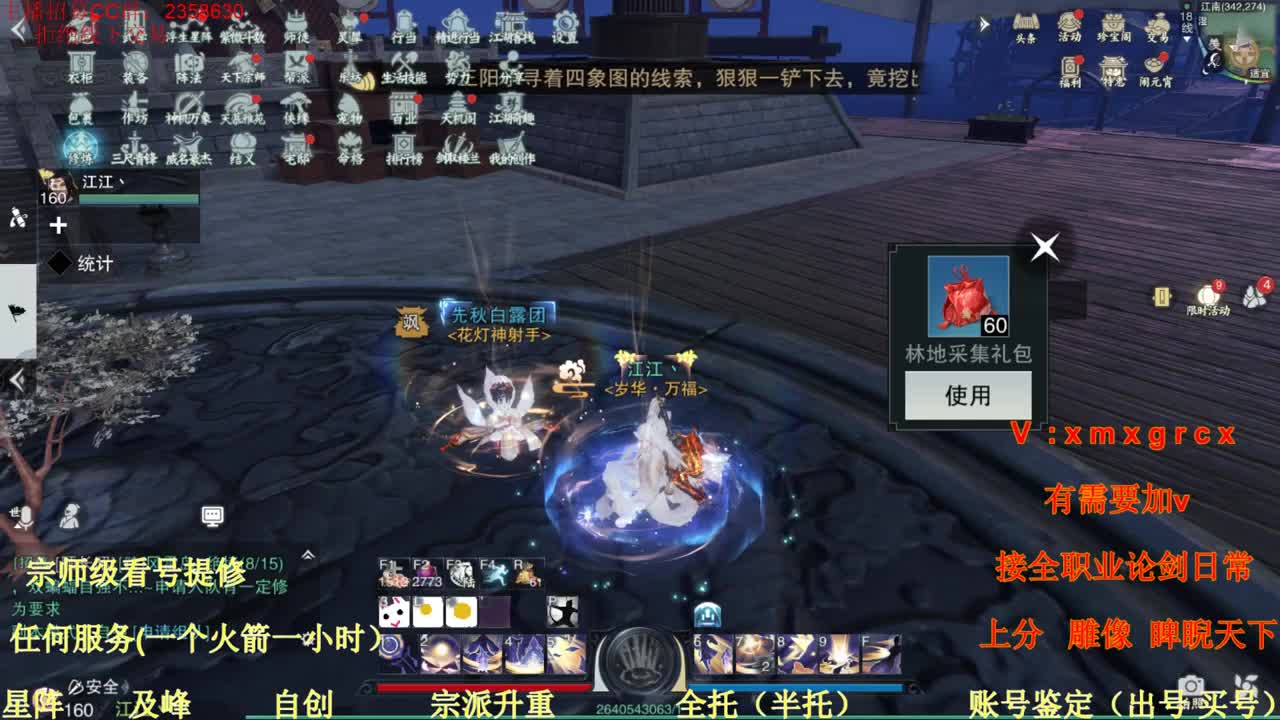Open the 珍宝阁 treasure shop icon
This screenshot has height=720, width=1280.
[1113, 24]
